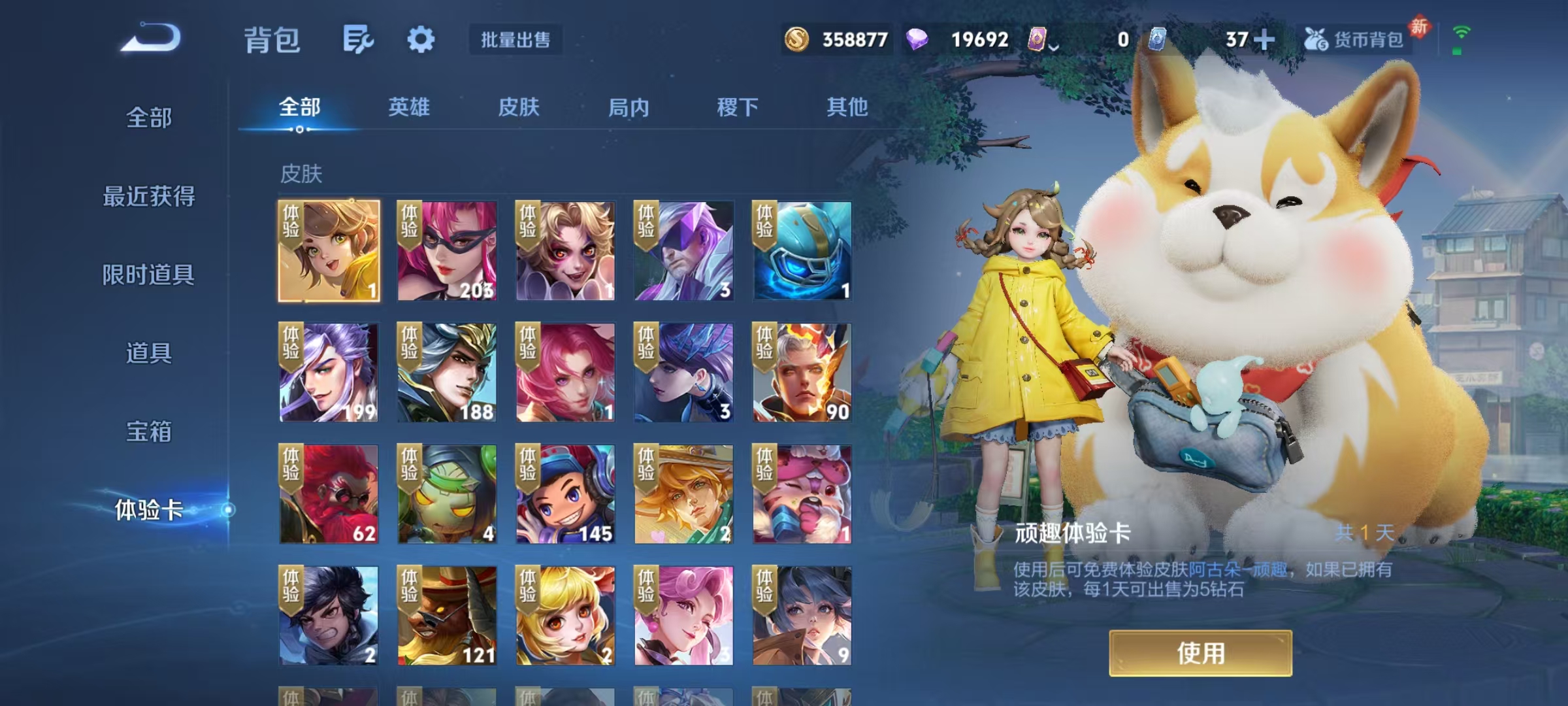The height and width of the screenshot is (706, 1568).
Task: Click the 批量出售 button
Action: point(515,39)
